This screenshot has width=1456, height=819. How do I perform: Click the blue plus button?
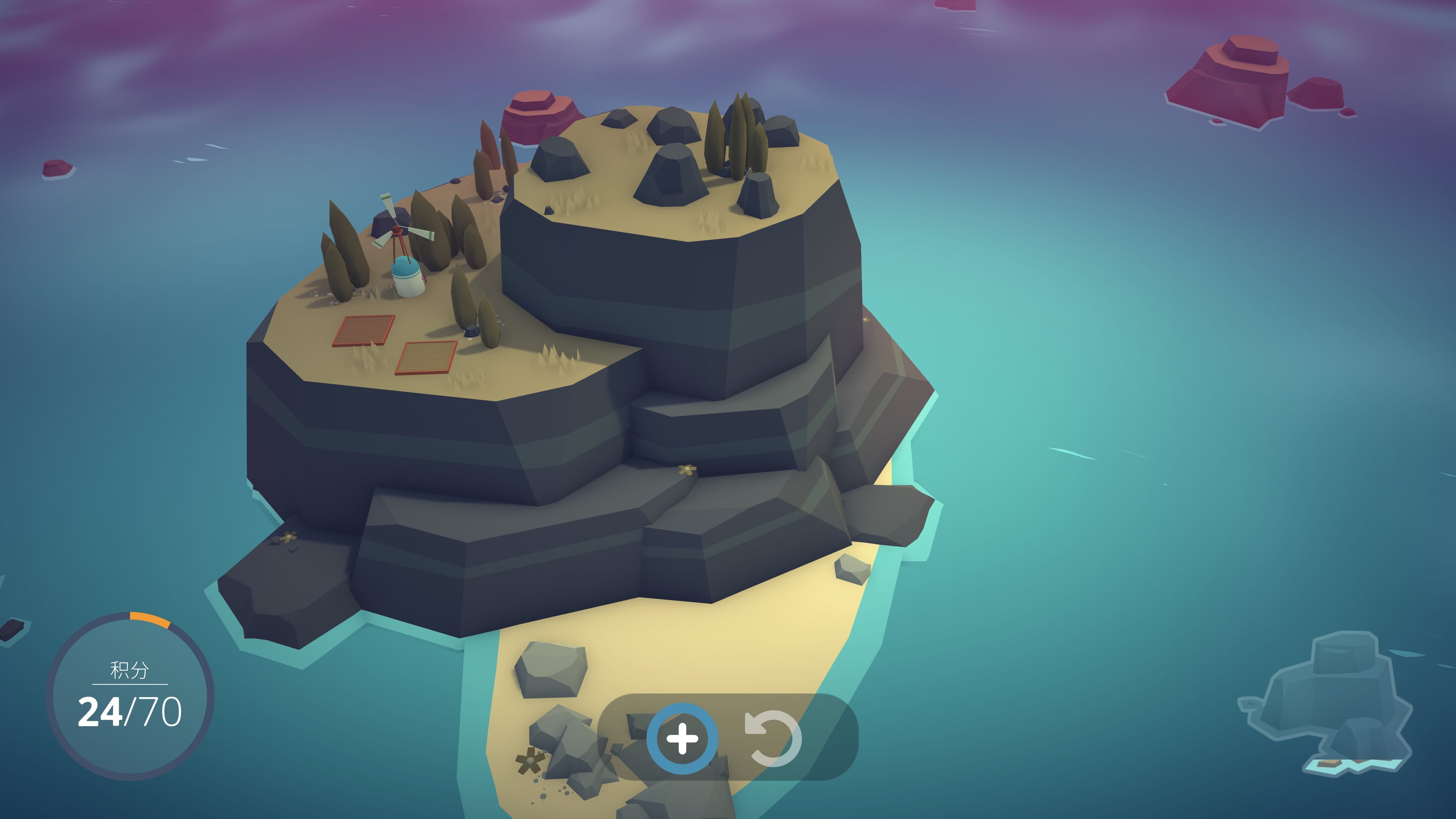click(x=682, y=738)
